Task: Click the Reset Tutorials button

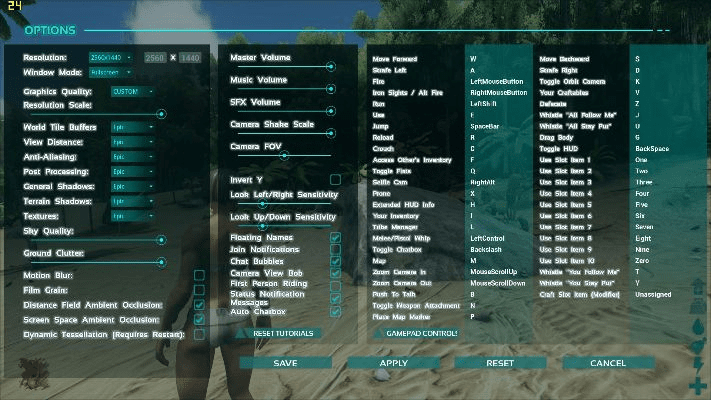Action: pos(283,333)
